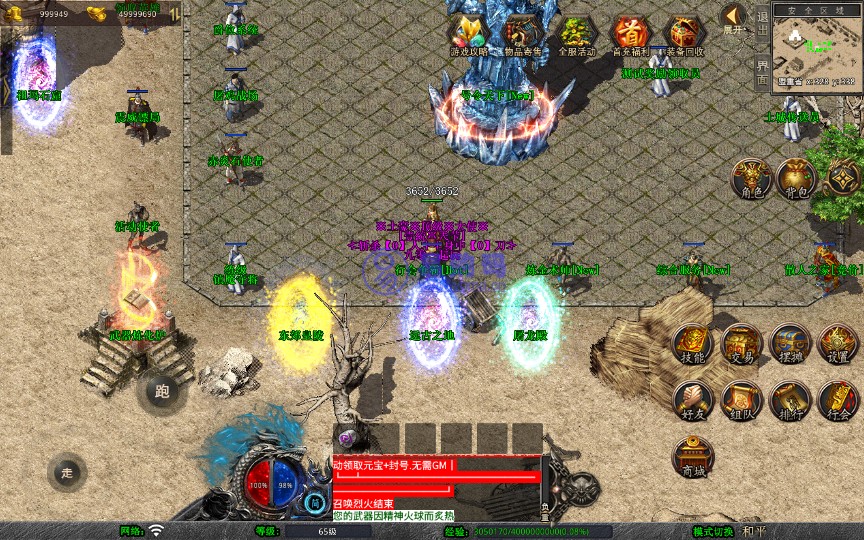Click the 展开 expand arrow button

(x=734, y=18)
